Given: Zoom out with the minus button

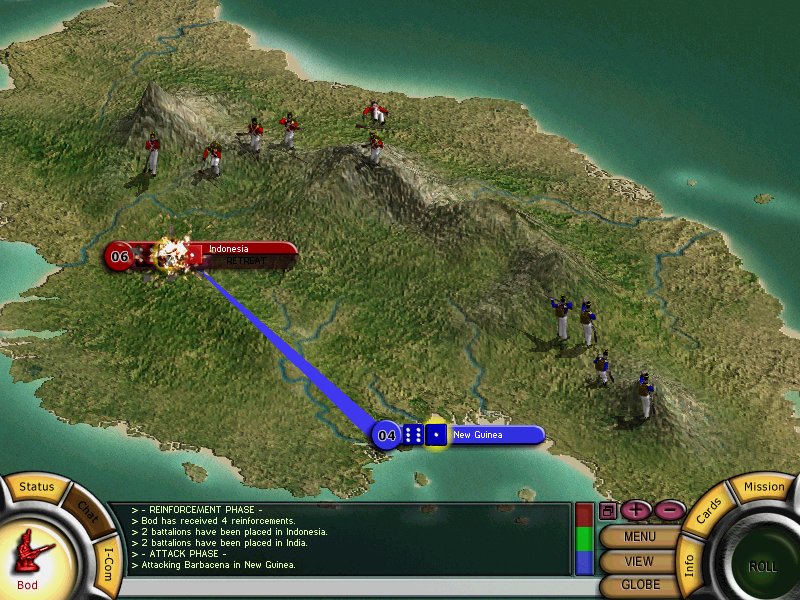Looking at the screenshot, I should [668, 510].
